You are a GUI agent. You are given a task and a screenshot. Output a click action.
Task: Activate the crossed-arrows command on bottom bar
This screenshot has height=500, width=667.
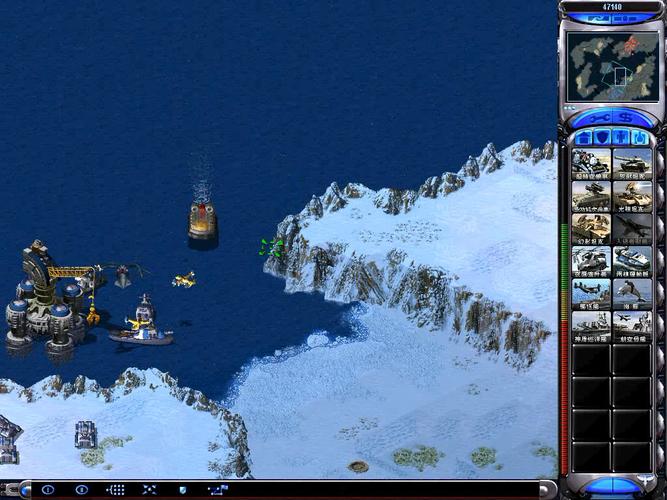click(149, 490)
